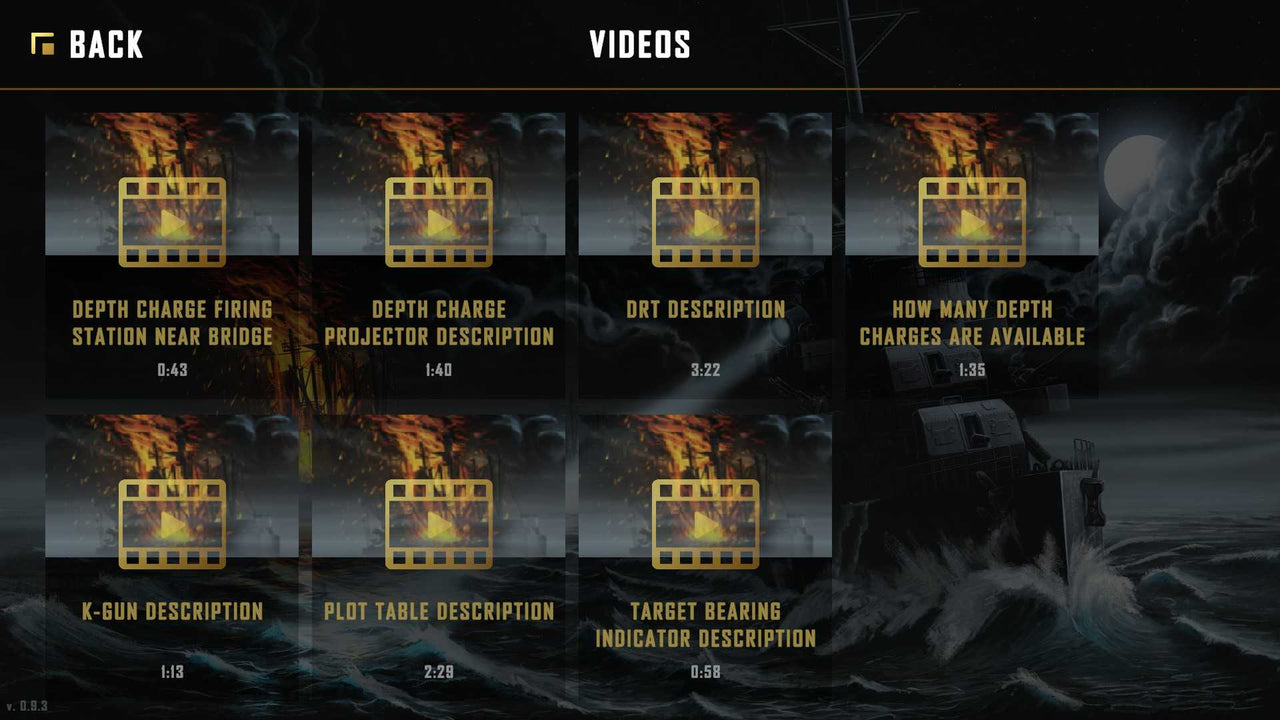
Task: Click the v. 0.9.3 version label
Action: click(x=29, y=706)
